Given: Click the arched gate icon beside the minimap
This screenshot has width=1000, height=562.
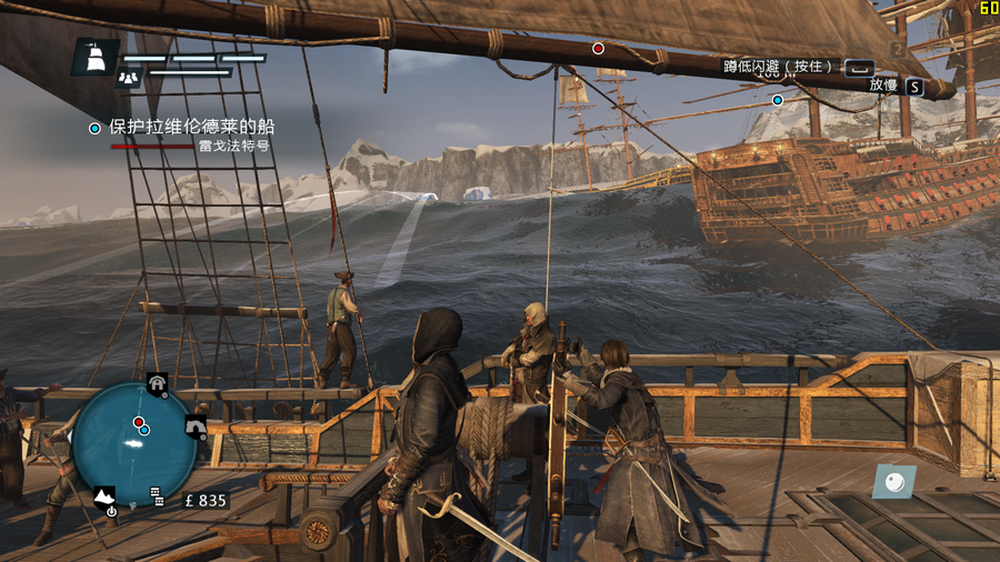Looking at the screenshot, I should [196, 427].
